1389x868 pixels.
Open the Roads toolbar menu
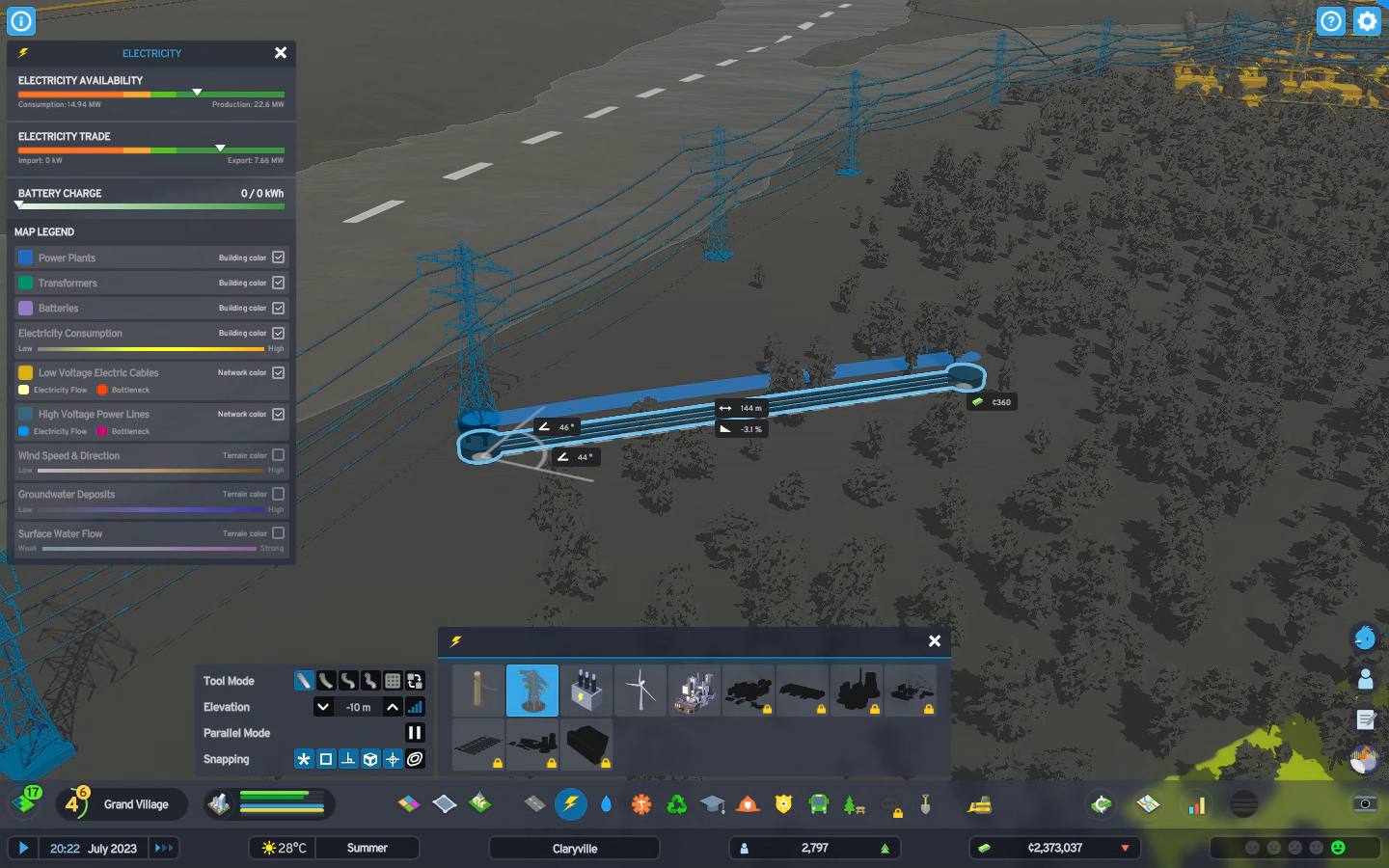point(533,803)
